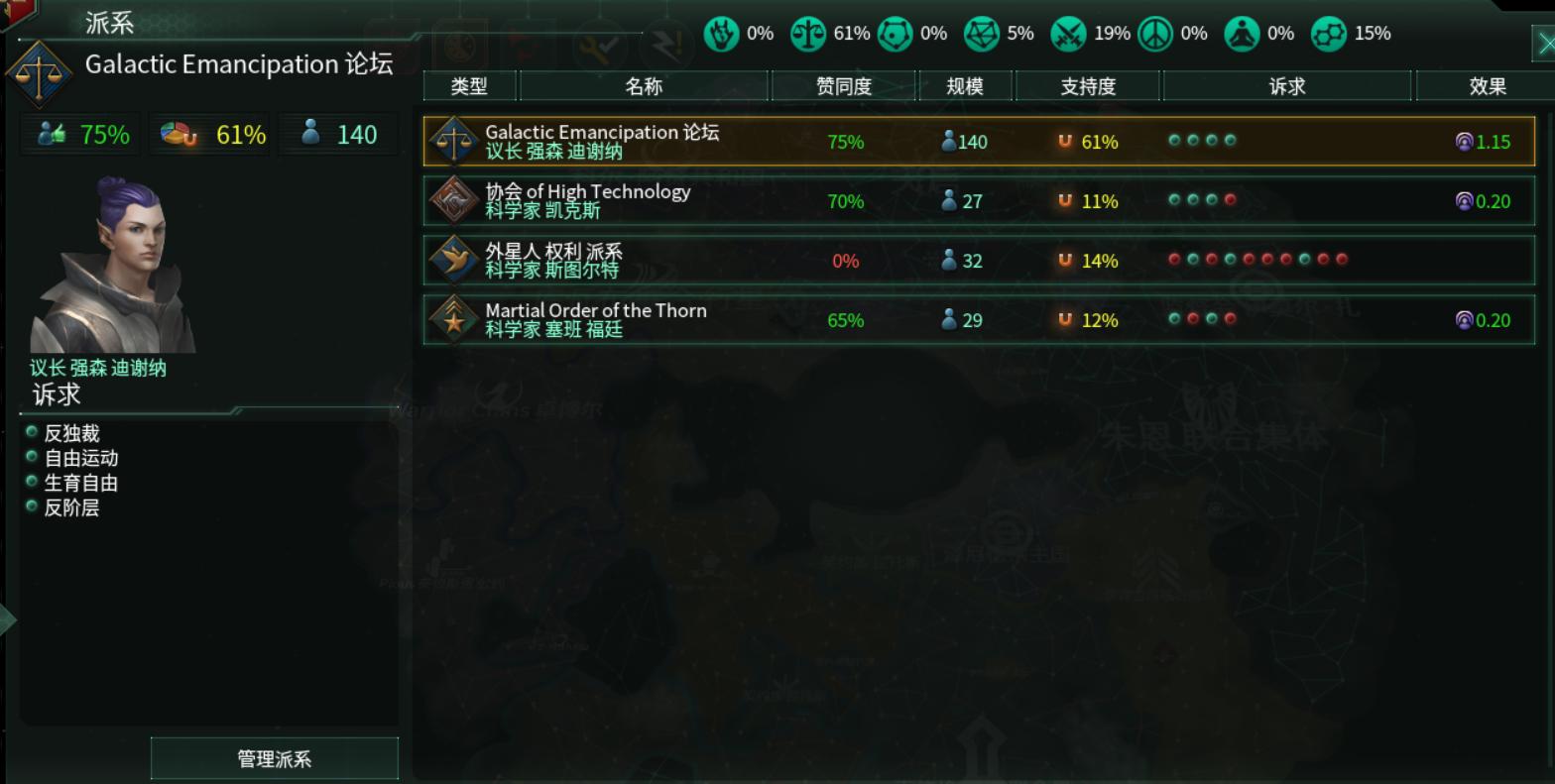Screen dimensions: 1555x784
Task: Close the factions window
Action: pyautogui.click(x=1543, y=43)
